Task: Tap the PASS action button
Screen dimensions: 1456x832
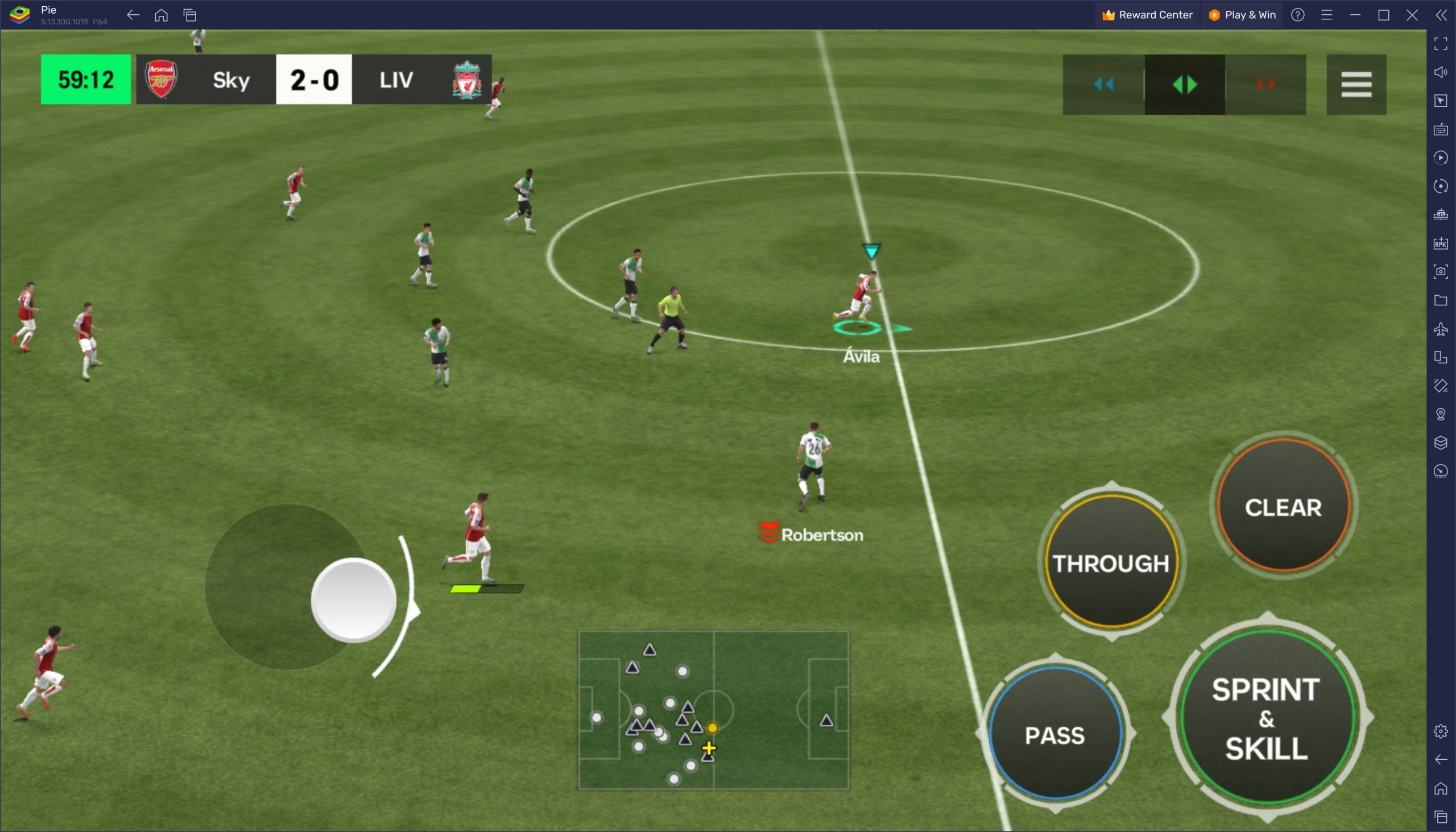Action: tap(1055, 734)
